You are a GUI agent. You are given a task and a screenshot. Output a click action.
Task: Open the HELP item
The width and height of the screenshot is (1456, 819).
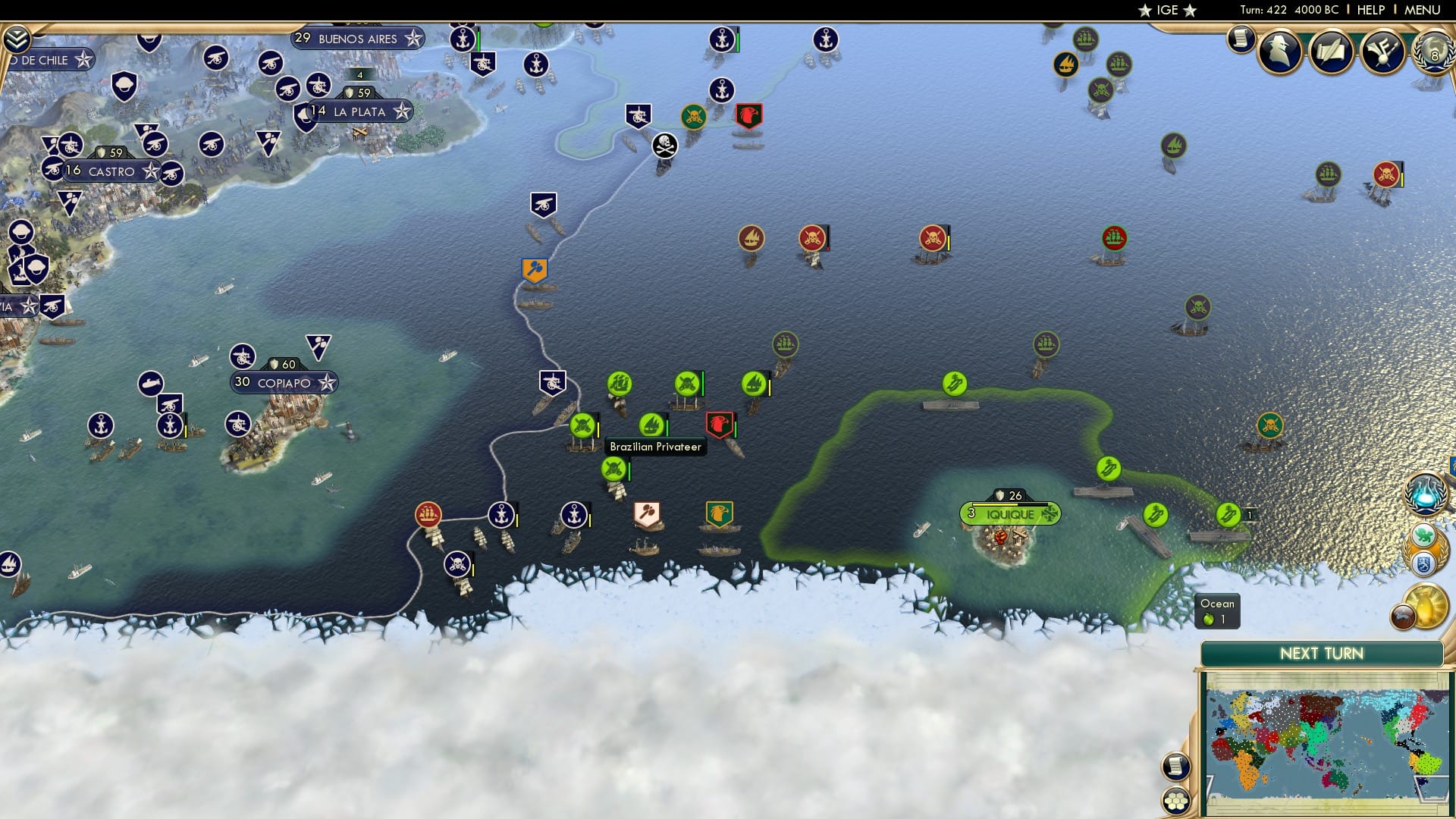pyautogui.click(x=1371, y=10)
